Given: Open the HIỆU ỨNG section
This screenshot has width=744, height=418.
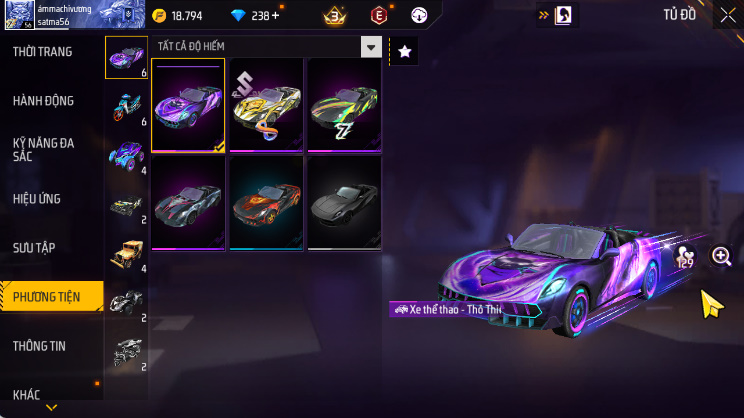Looking at the screenshot, I should 37,199.
